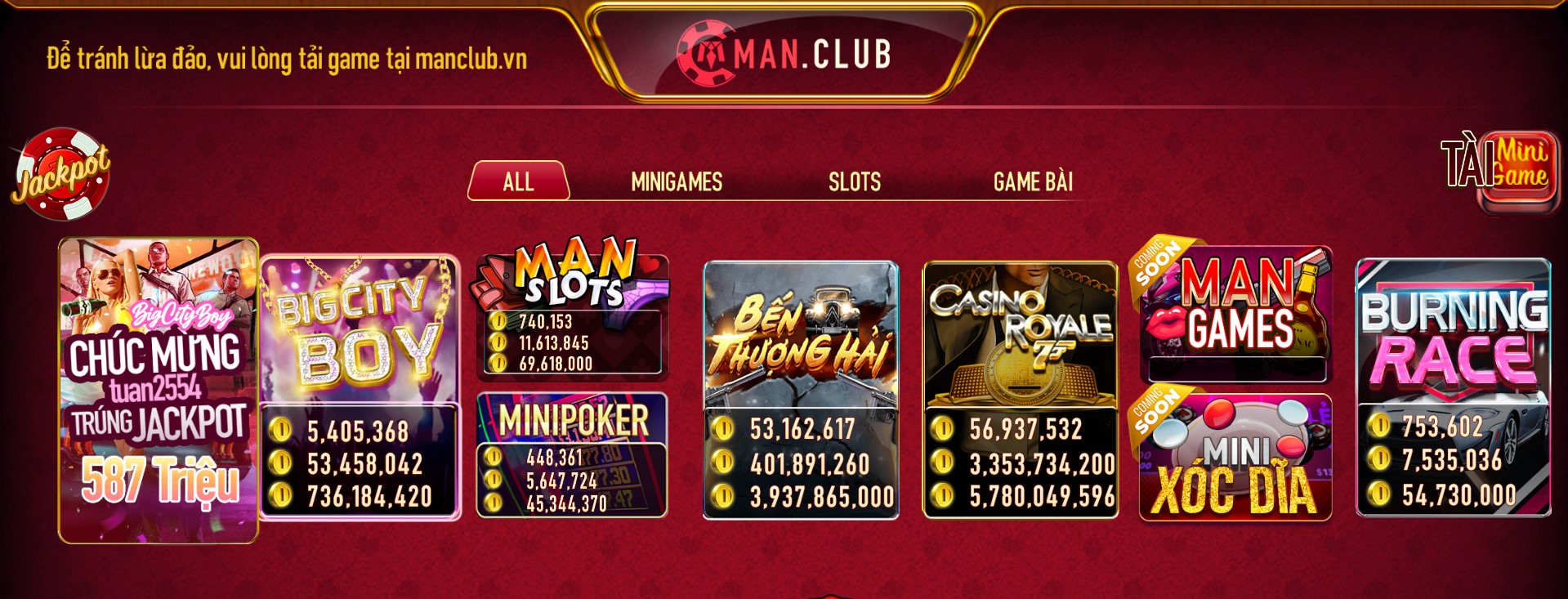
Task: Select the GAME BÀI tab
Action: (x=1034, y=181)
